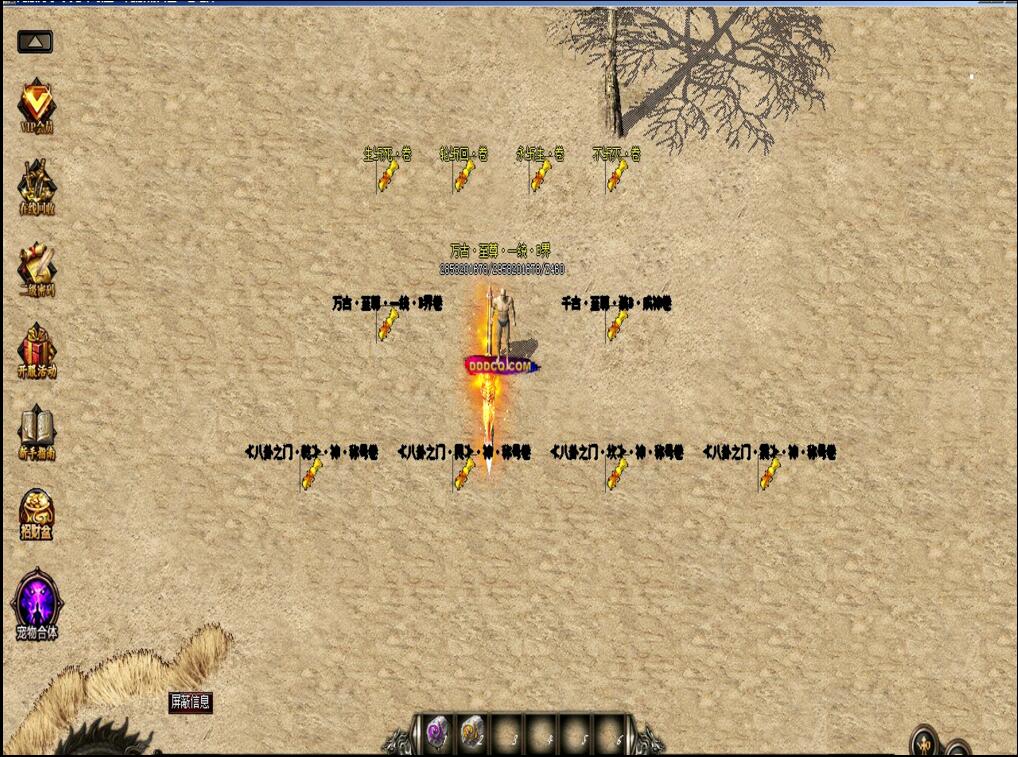Click the scroll icon under VIP recycle
Viewport: 1018px width, 757px height.
tap(37, 268)
